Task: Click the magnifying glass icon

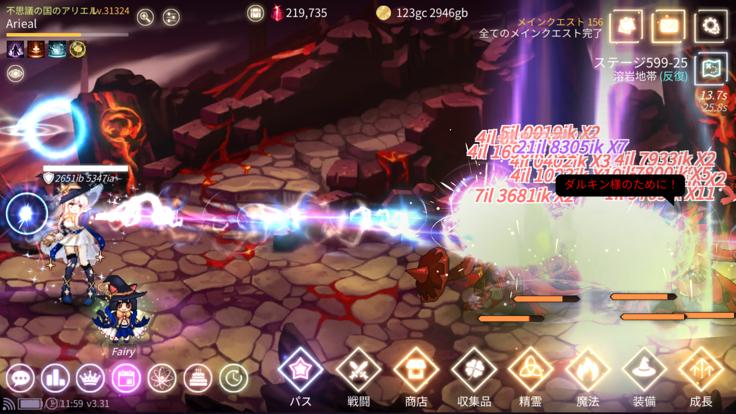Action: (x=146, y=17)
